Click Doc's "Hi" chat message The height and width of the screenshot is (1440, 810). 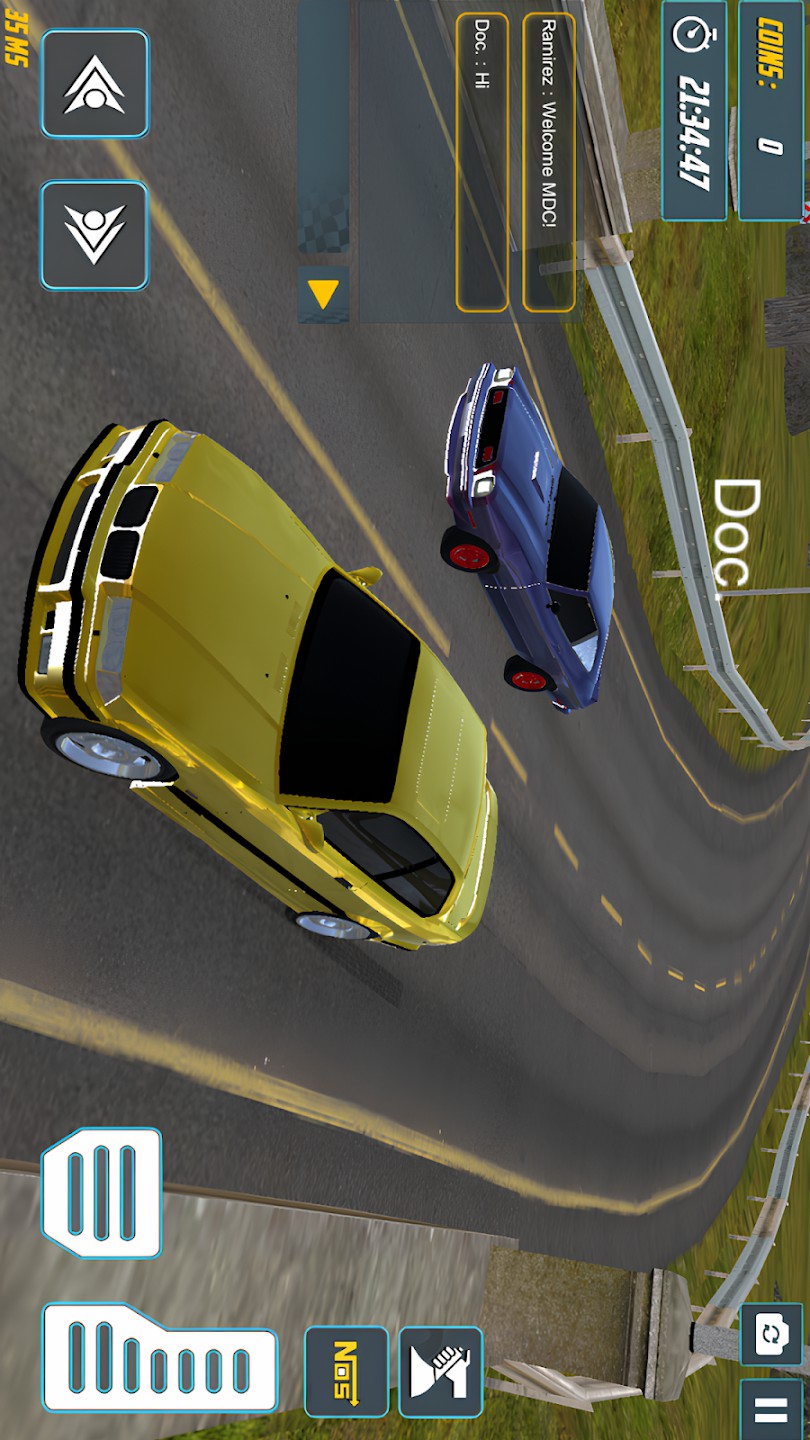482,162
